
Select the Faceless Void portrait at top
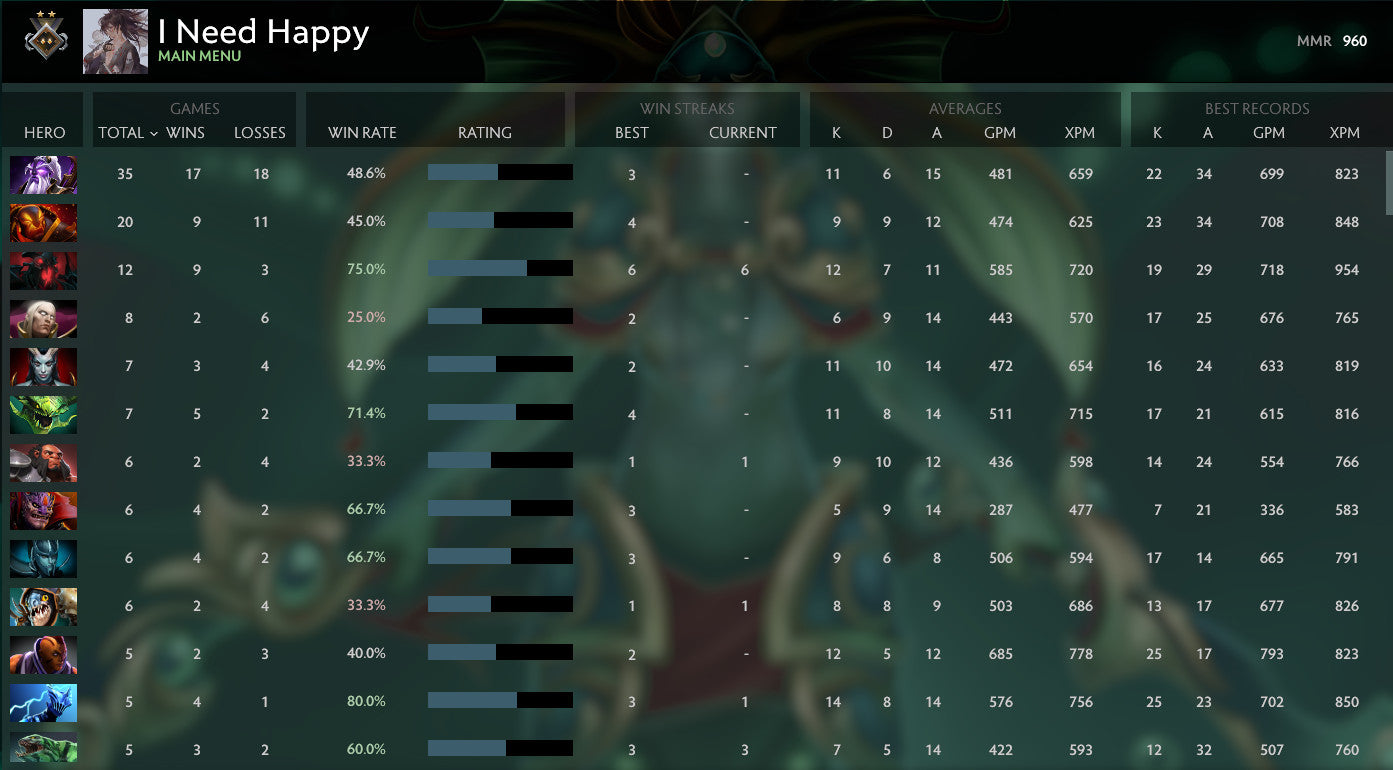coord(43,174)
